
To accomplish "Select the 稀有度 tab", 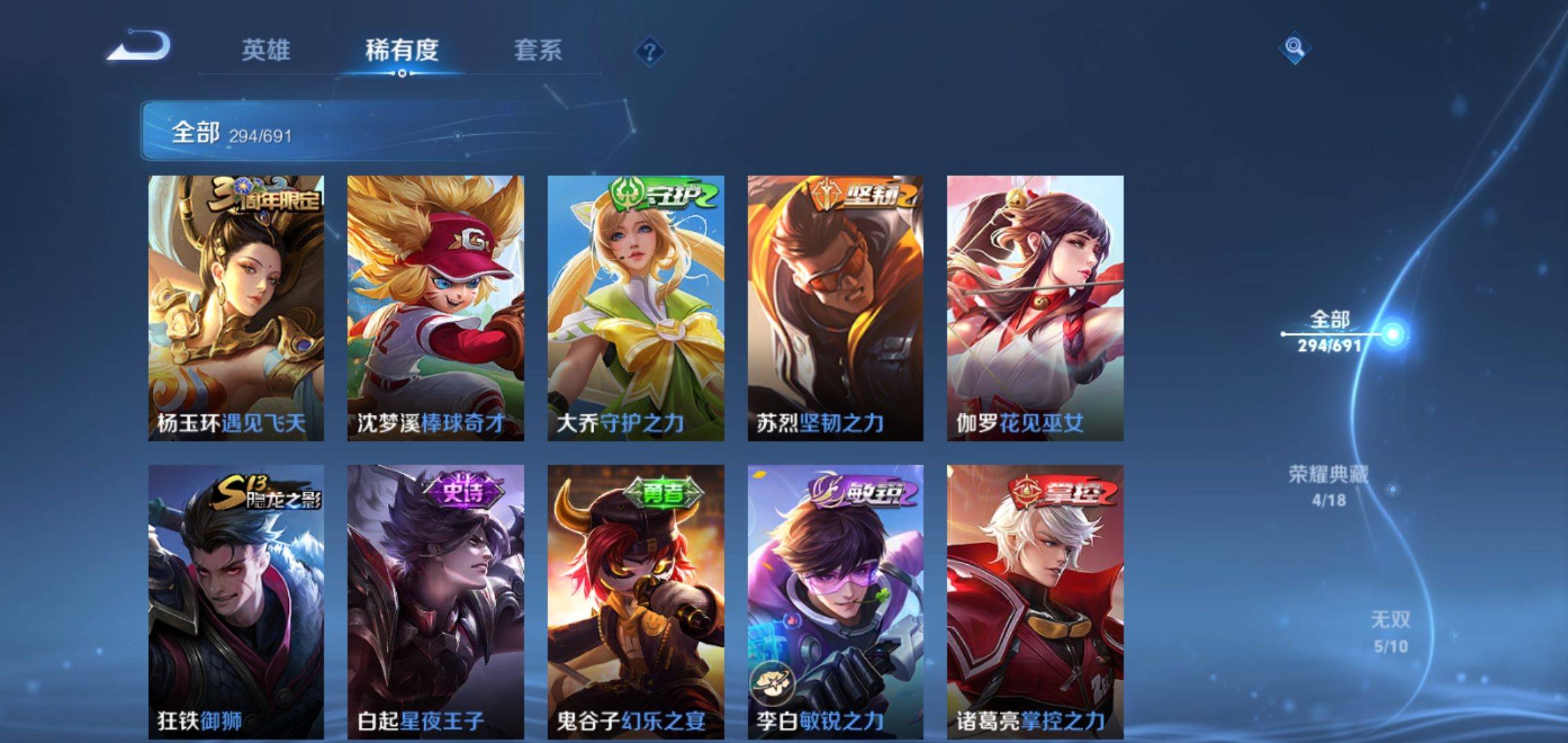I will coord(402,50).
